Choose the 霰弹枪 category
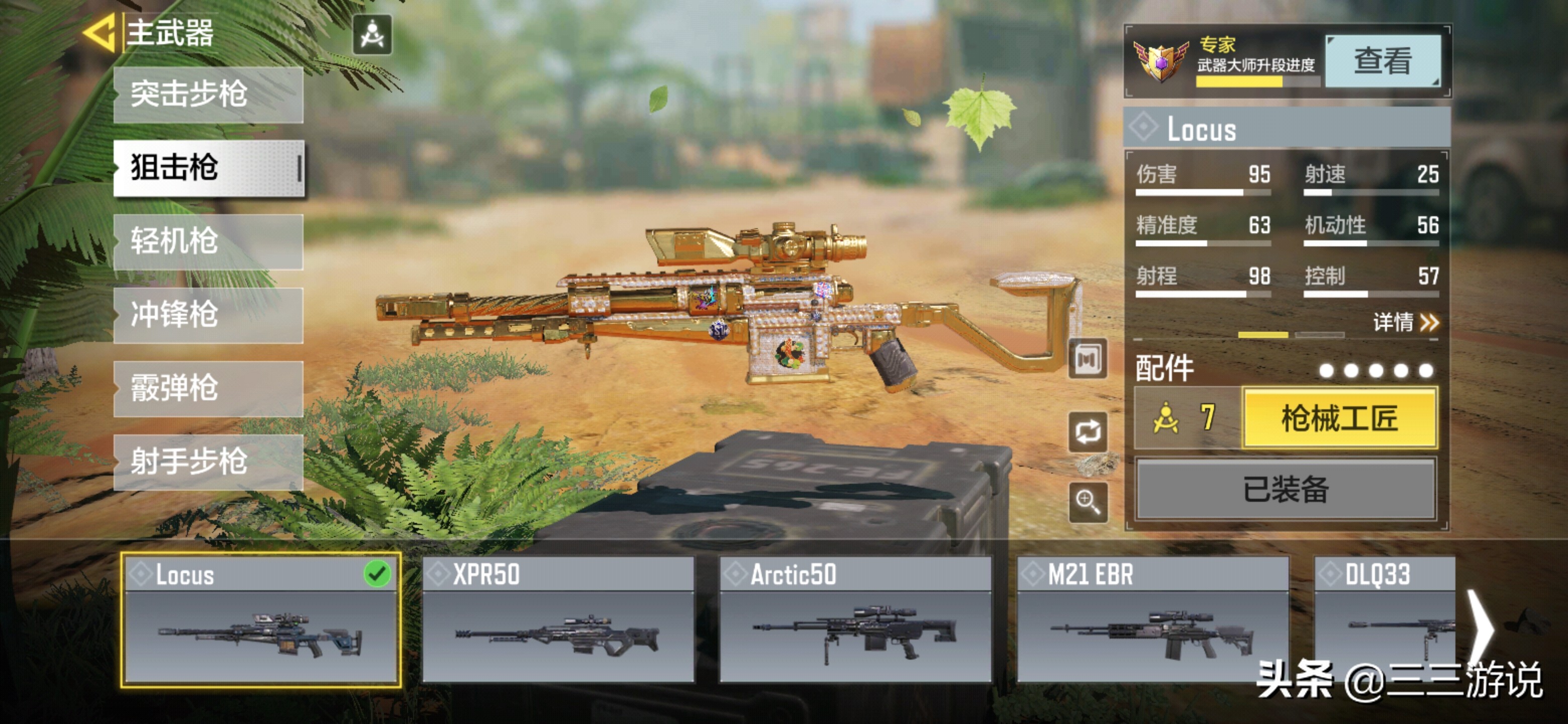Viewport: 1568px width, 724px height. 208,389
